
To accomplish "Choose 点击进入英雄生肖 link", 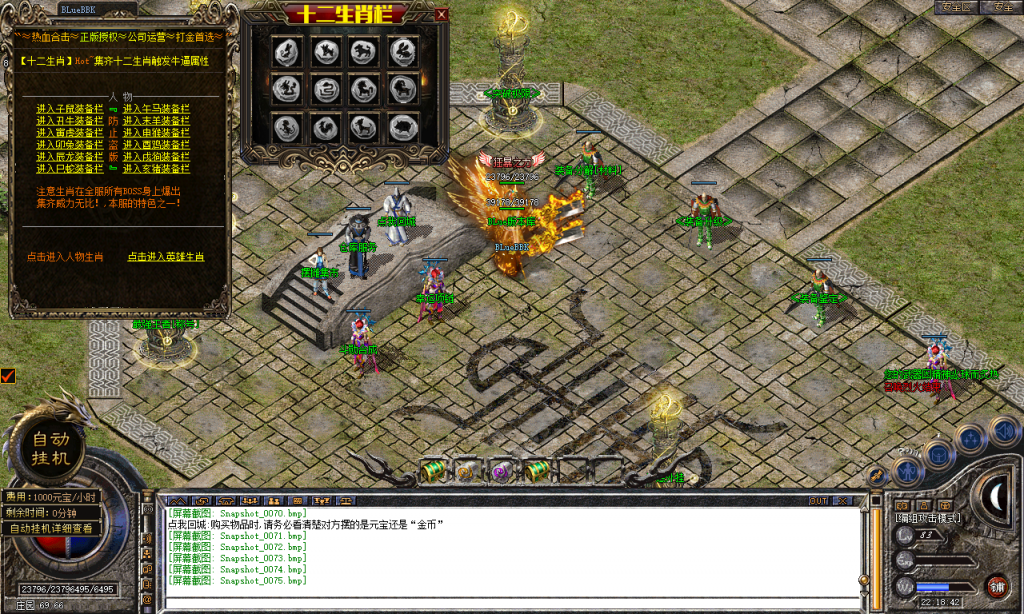I will (x=166, y=257).
